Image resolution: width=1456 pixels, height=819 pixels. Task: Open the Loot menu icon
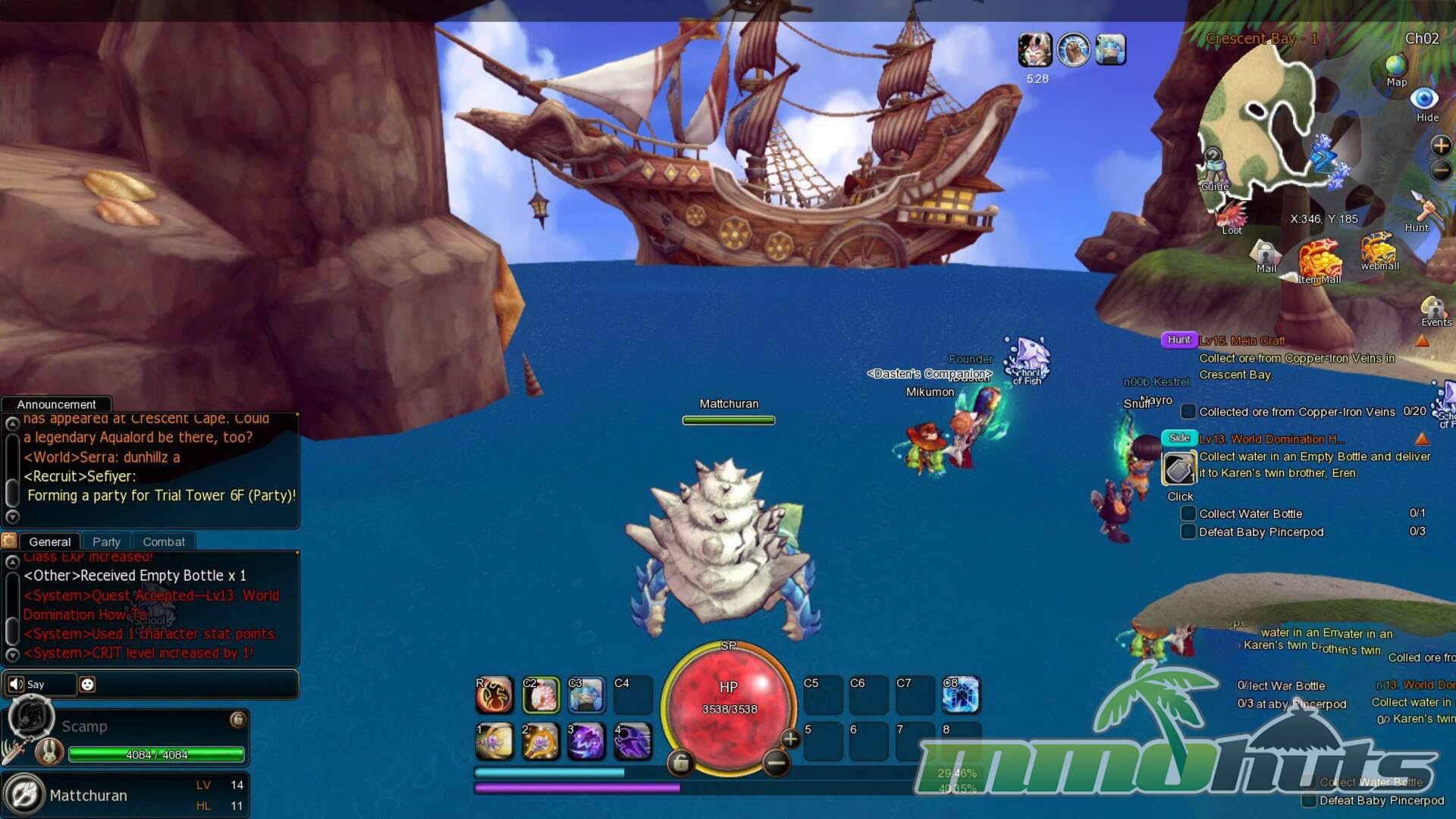pyautogui.click(x=1232, y=215)
